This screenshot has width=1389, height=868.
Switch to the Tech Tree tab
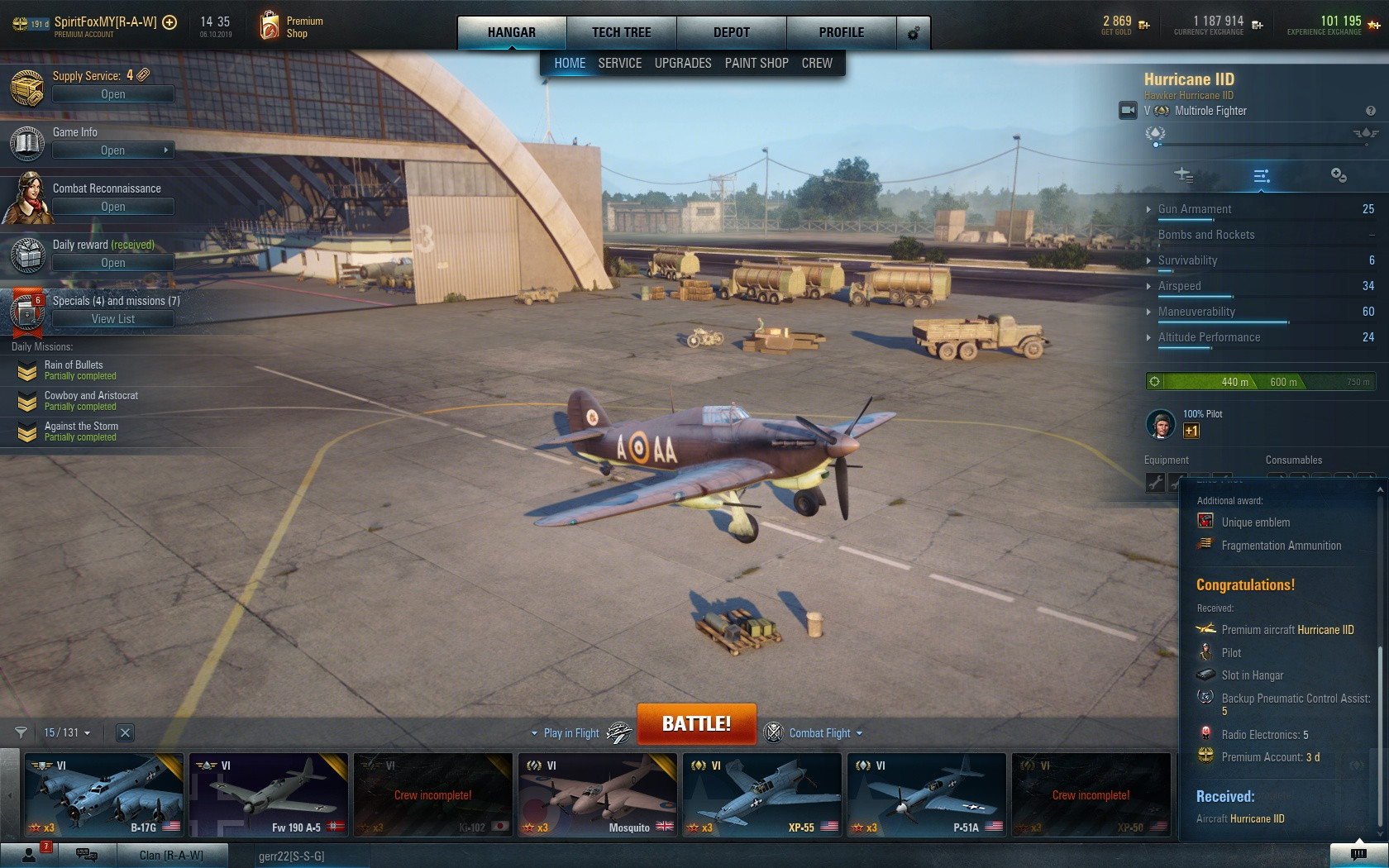point(621,32)
